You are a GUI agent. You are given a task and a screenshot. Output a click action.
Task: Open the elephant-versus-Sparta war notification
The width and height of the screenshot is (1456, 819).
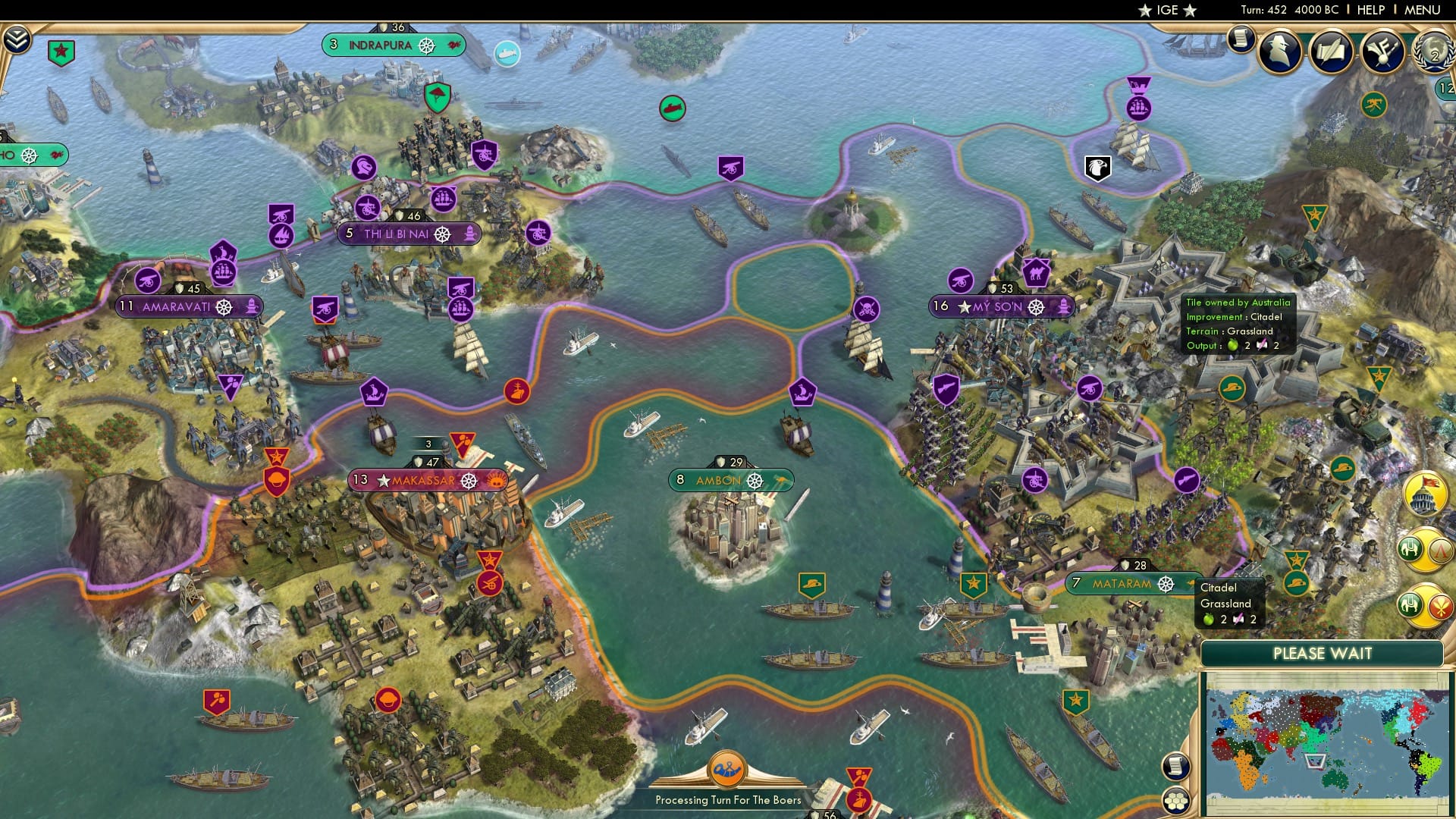click(1423, 550)
